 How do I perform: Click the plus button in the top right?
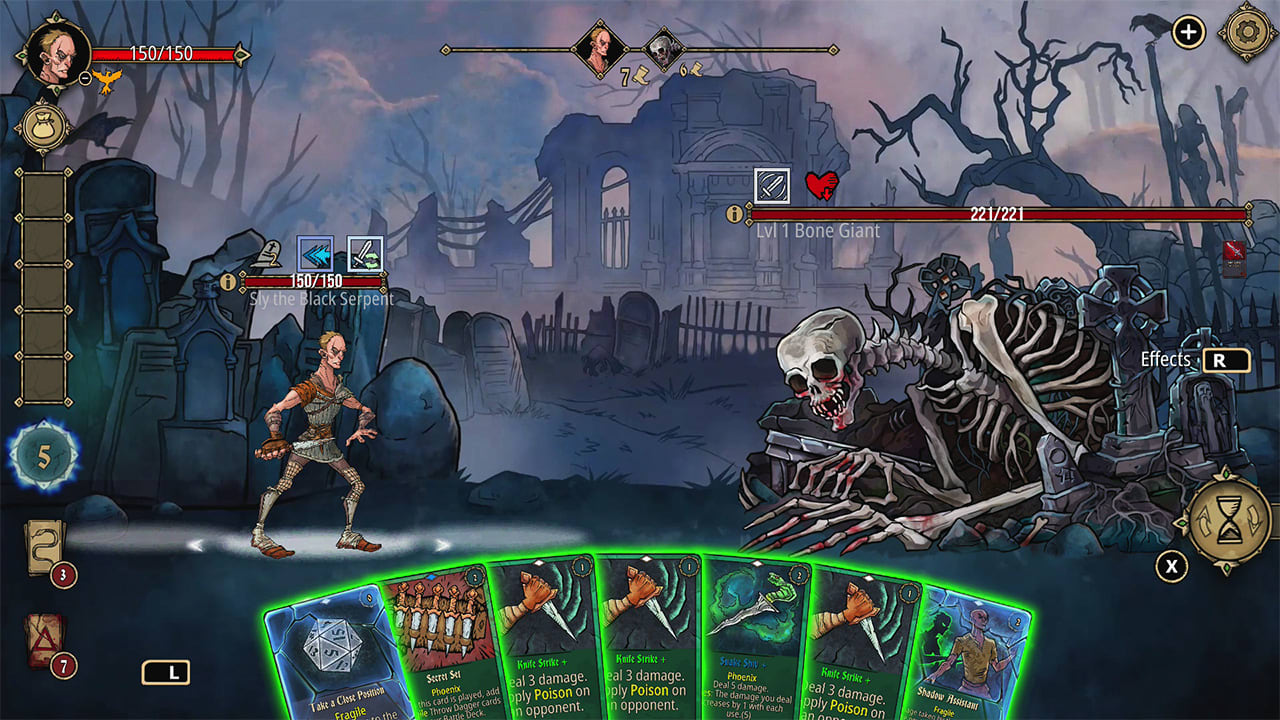pos(1188,31)
